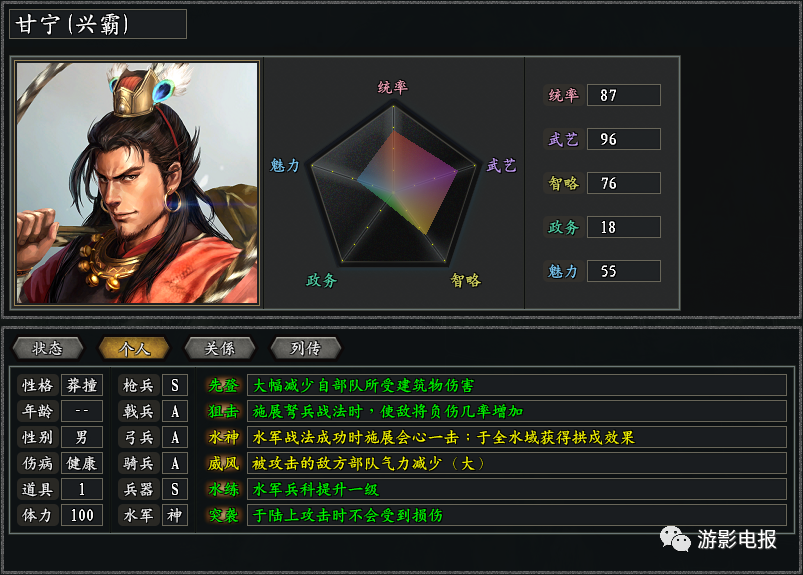803x575 pixels.
Task: Click Gan Ning's character portrait
Action: point(137,183)
